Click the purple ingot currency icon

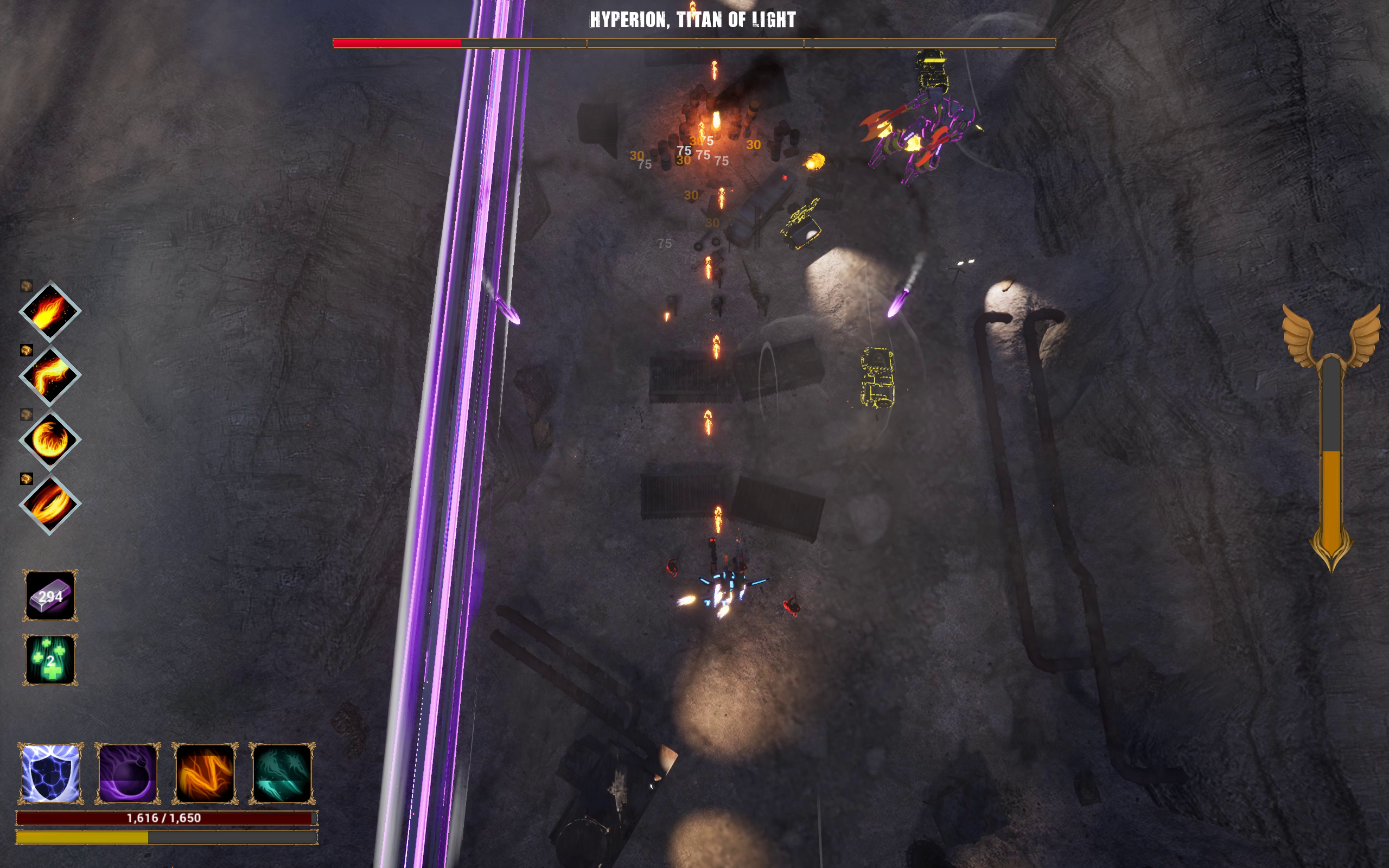pos(50,595)
